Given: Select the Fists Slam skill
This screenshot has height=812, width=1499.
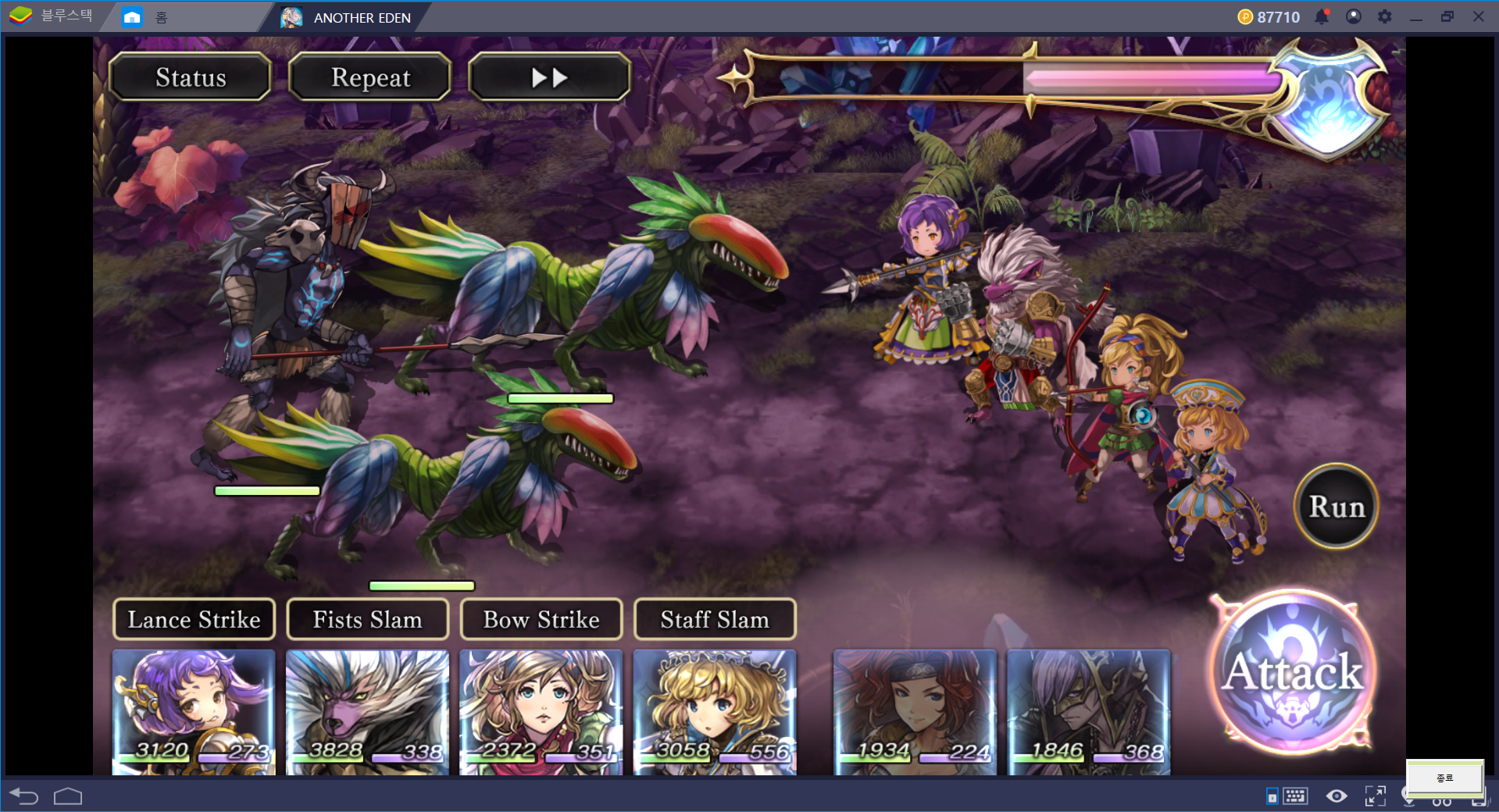Looking at the screenshot, I should pos(367,620).
